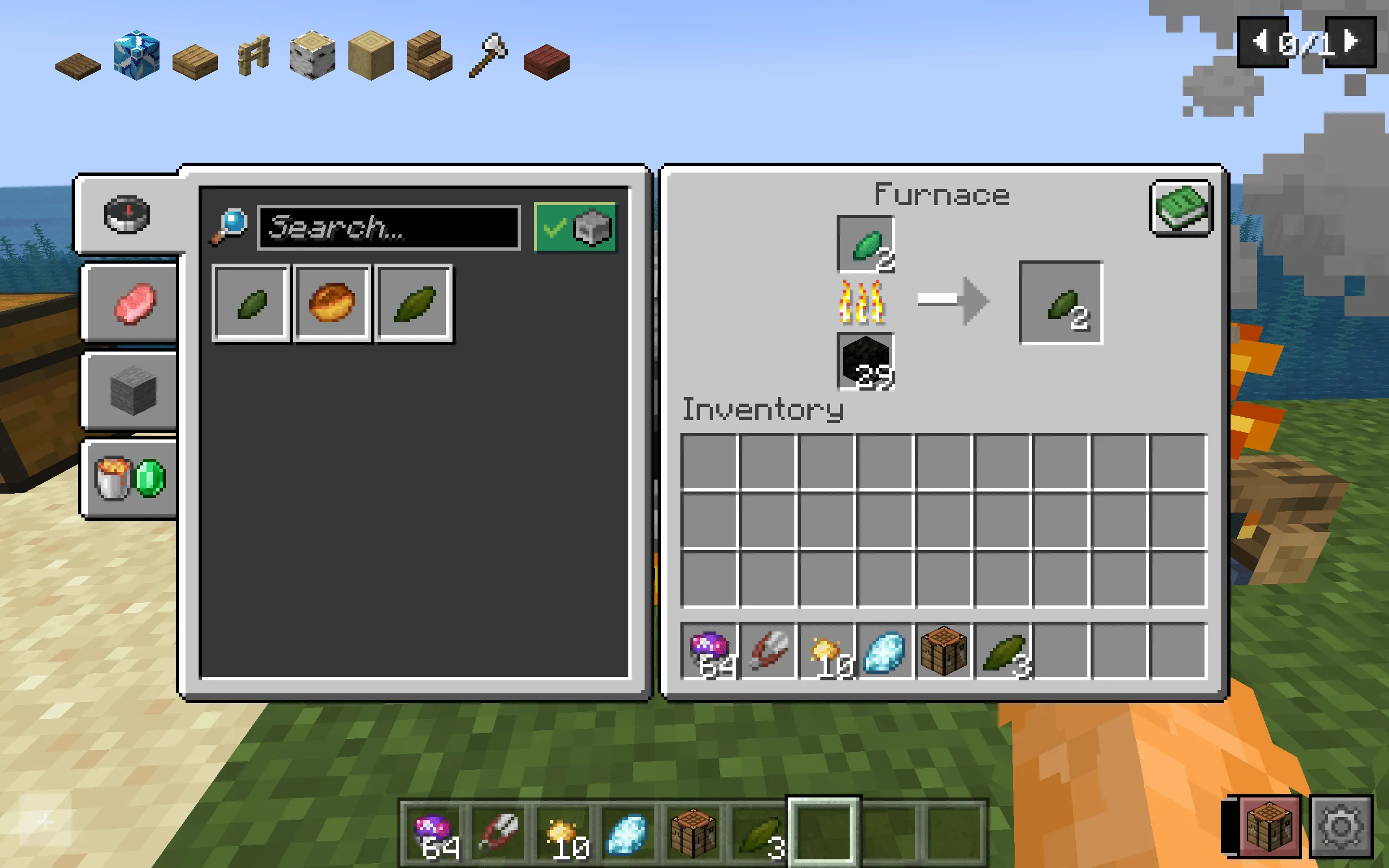The width and height of the screenshot is (1389, 868).
Task: Toggle the show-craftable-only green checkmark
Action: point(555,229)
